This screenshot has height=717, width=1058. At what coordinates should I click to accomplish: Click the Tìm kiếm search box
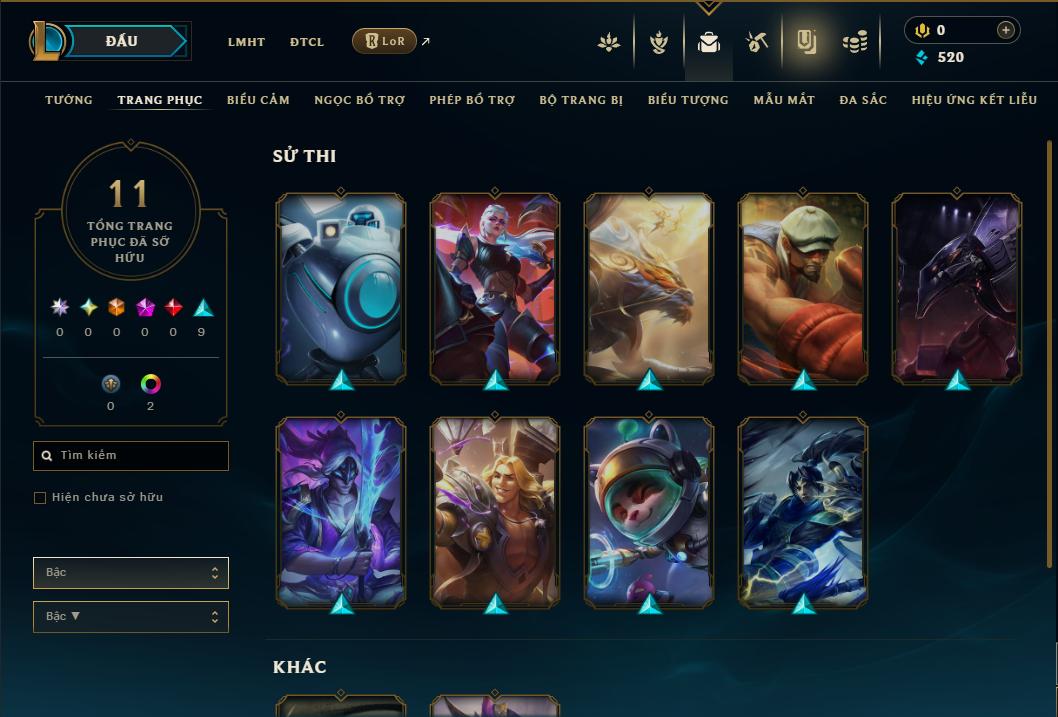pyautogui.click(x=131, y=456)
